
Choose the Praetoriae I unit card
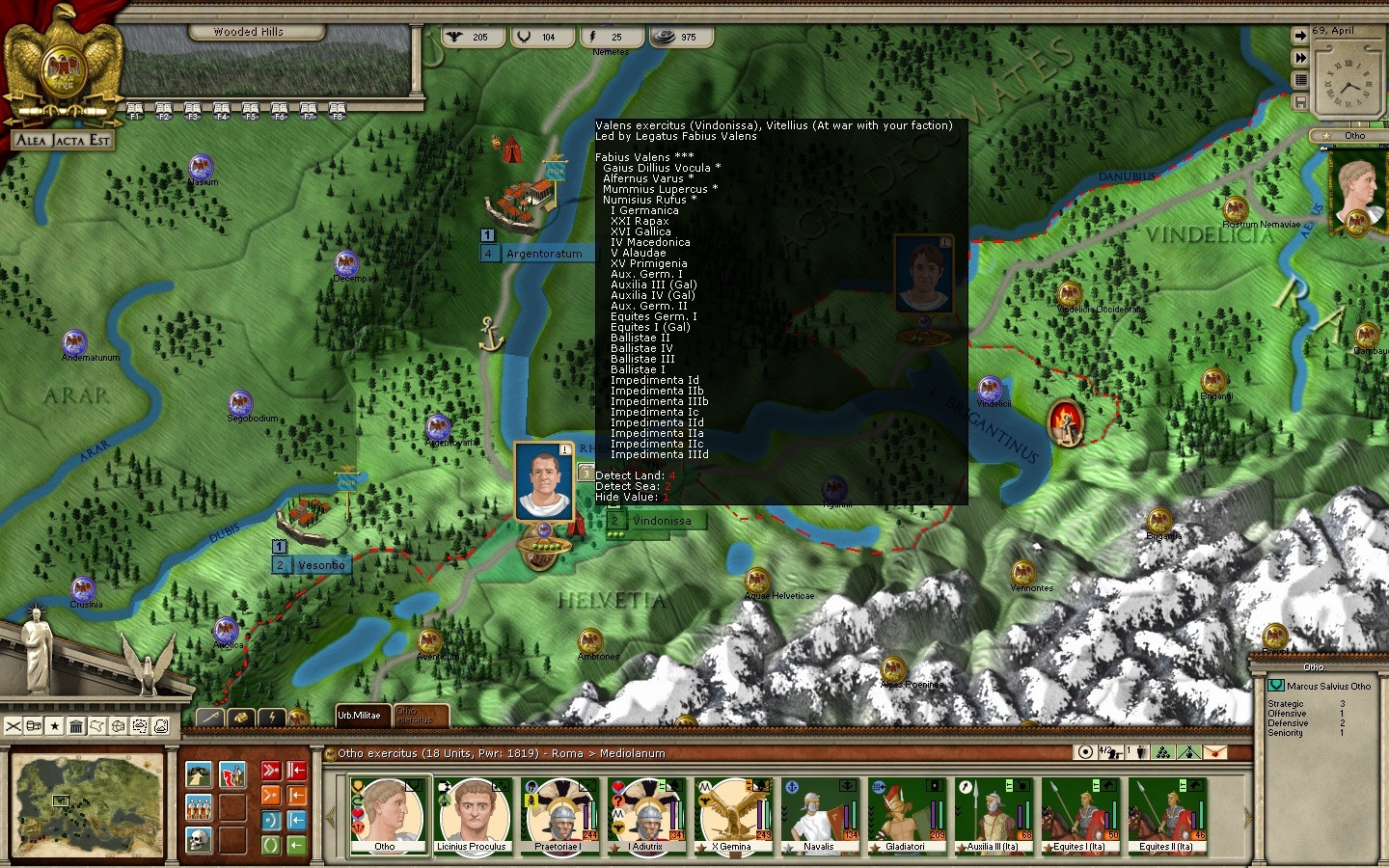(x=558, y=816)
